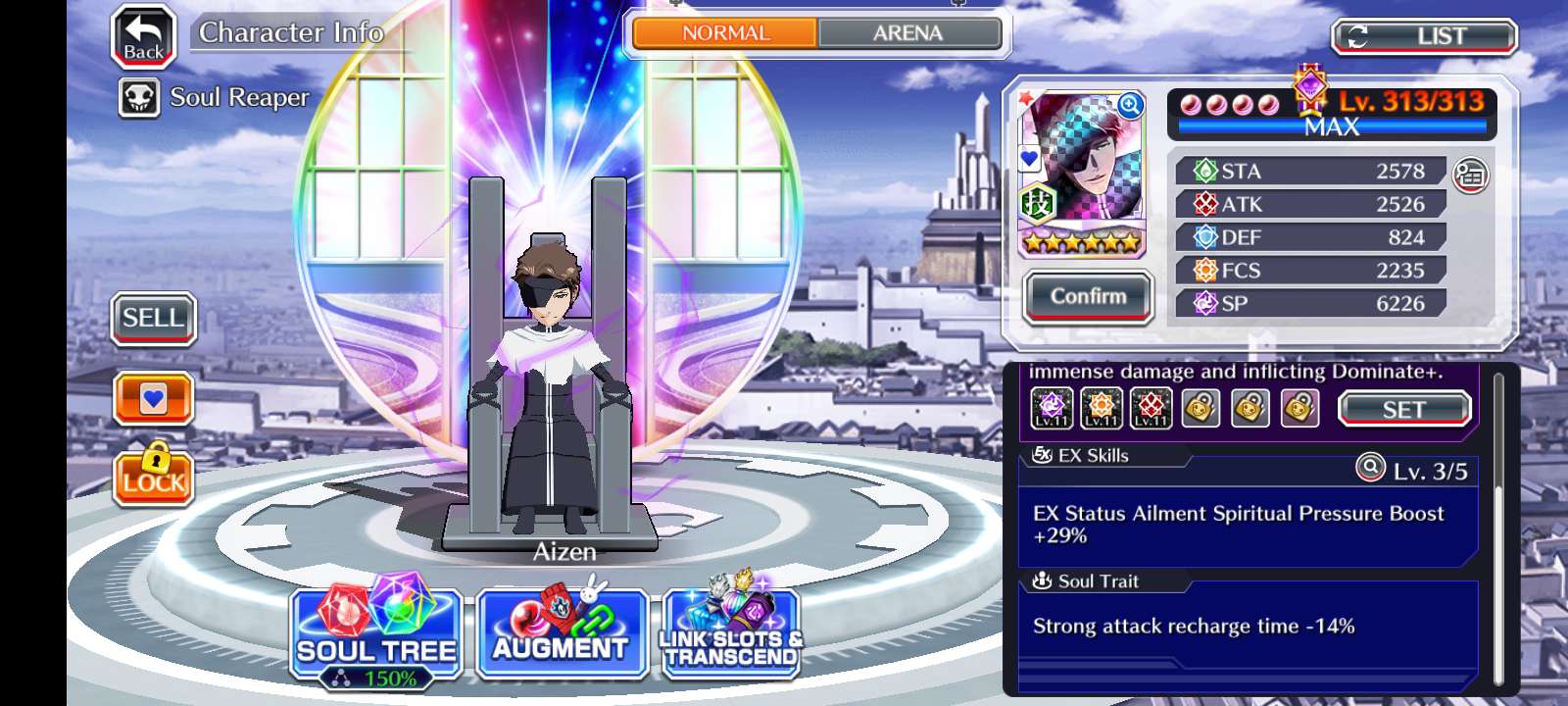Switch to the ARENA tab

[x=908, y=33]
